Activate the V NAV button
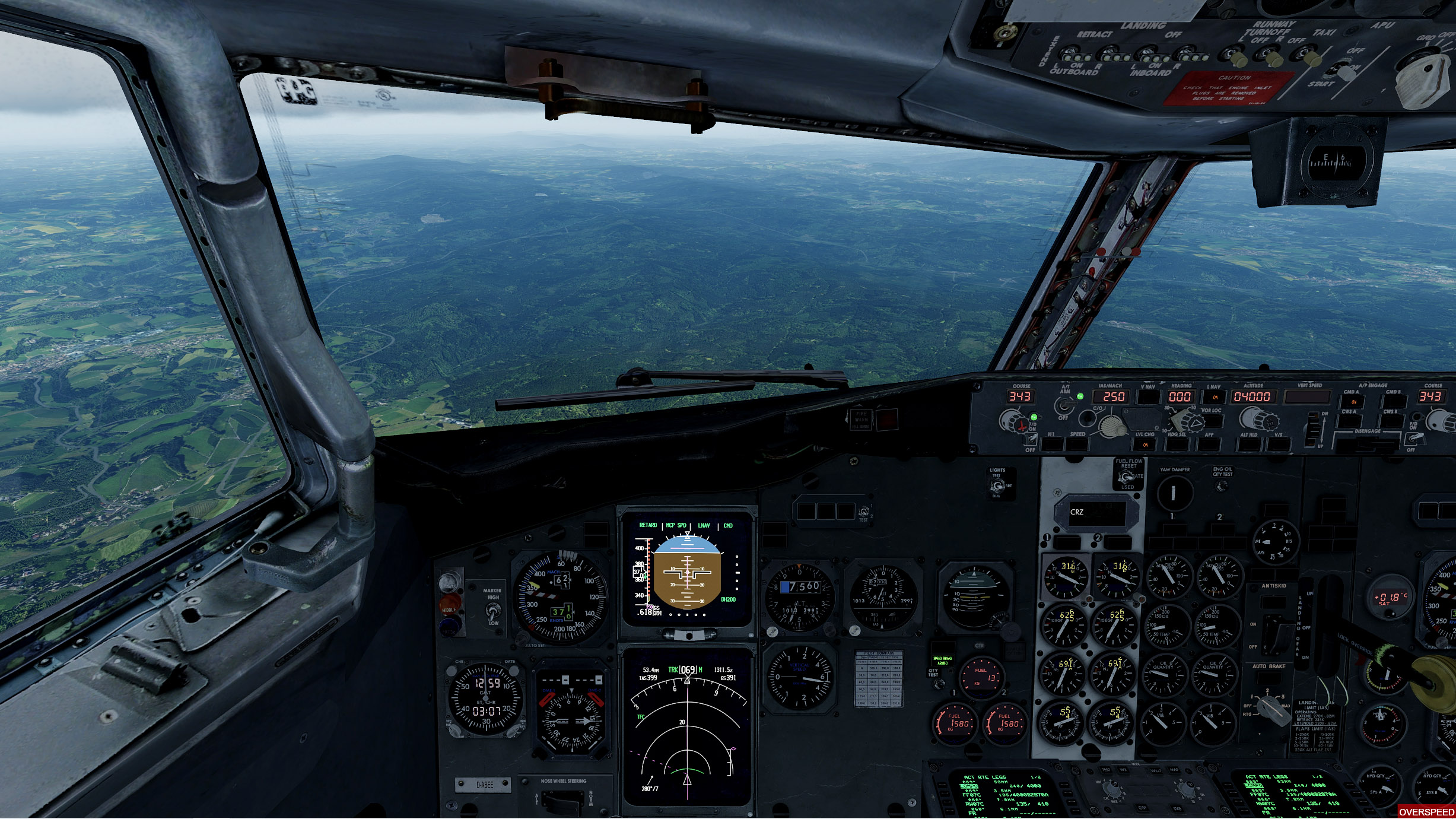Image resolution: width=1456 pixels, height=819 pixels. tap(1148, 397)
